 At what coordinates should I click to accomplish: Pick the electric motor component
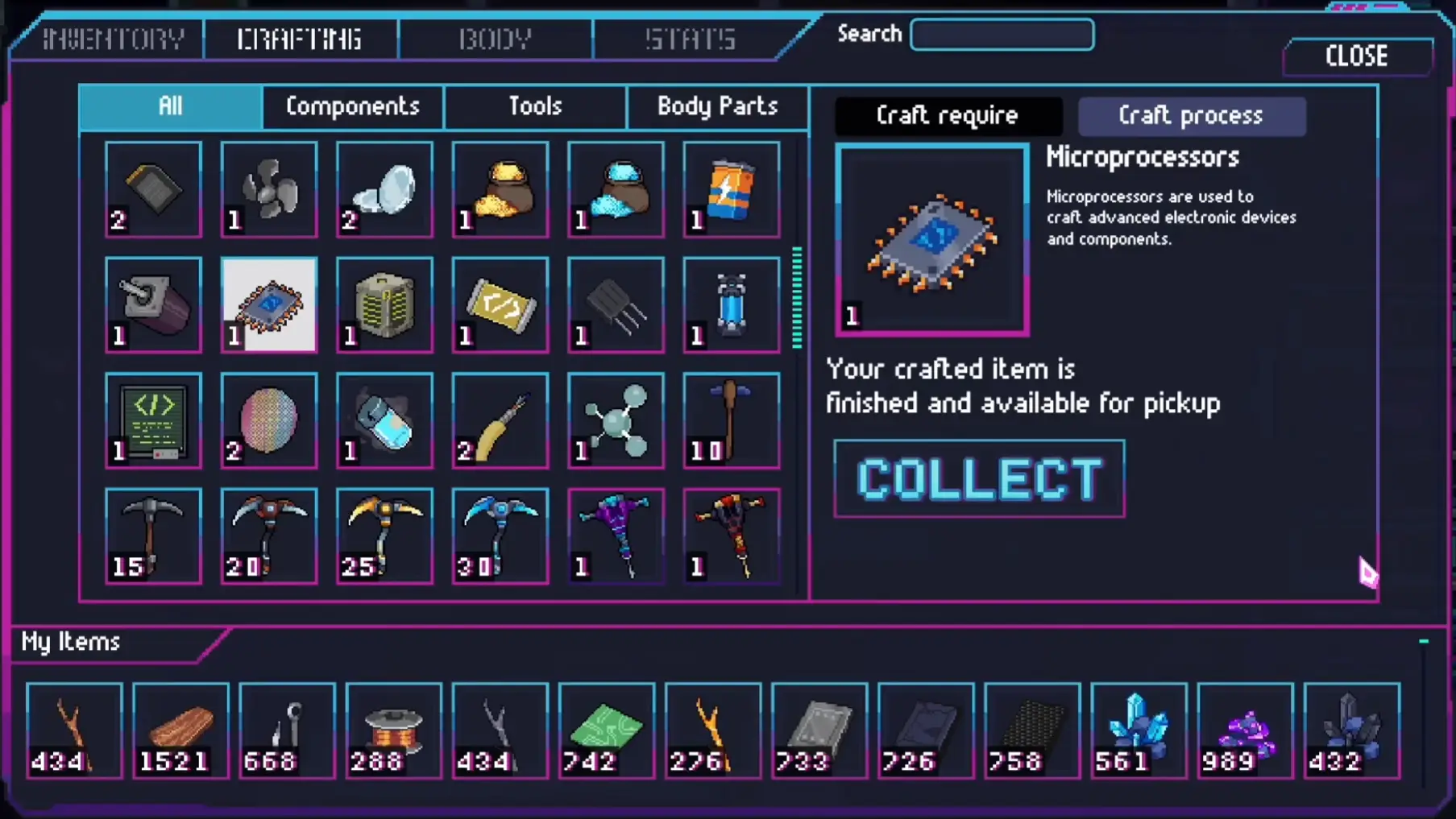pyautogui.click(x=153, y=306)
